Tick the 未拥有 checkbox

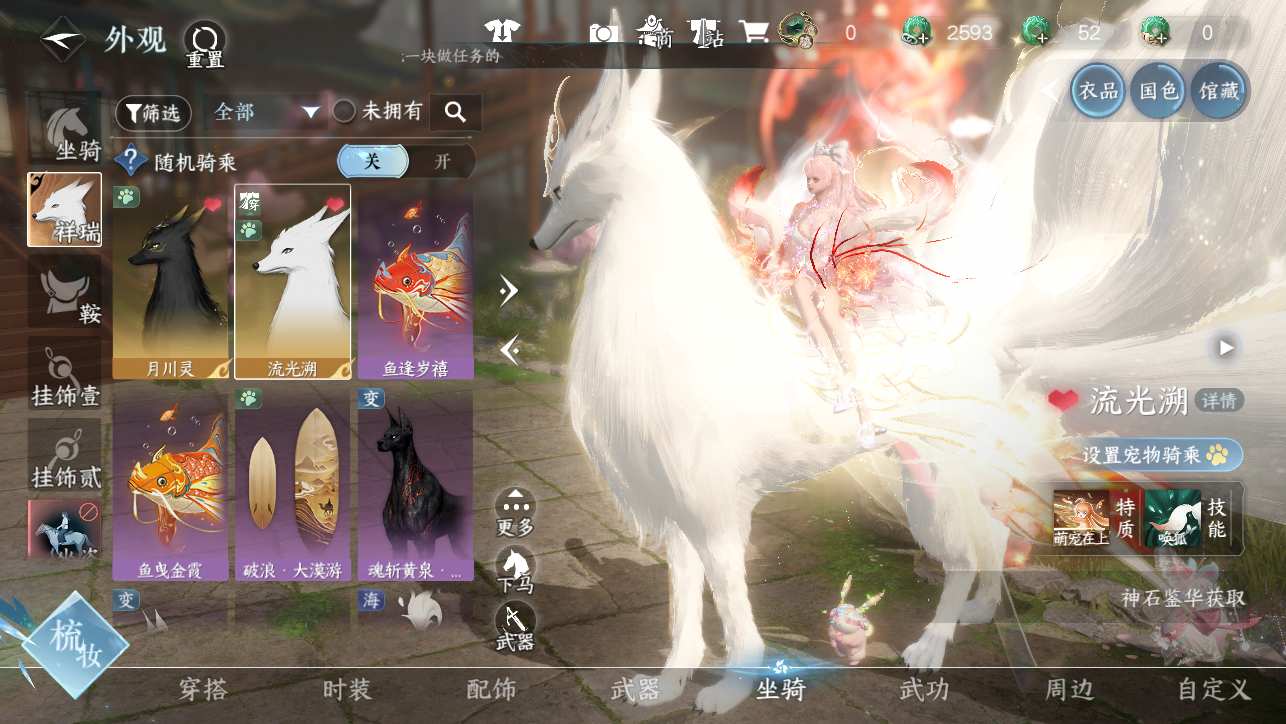pyautogui.click(x=344, y=112)
